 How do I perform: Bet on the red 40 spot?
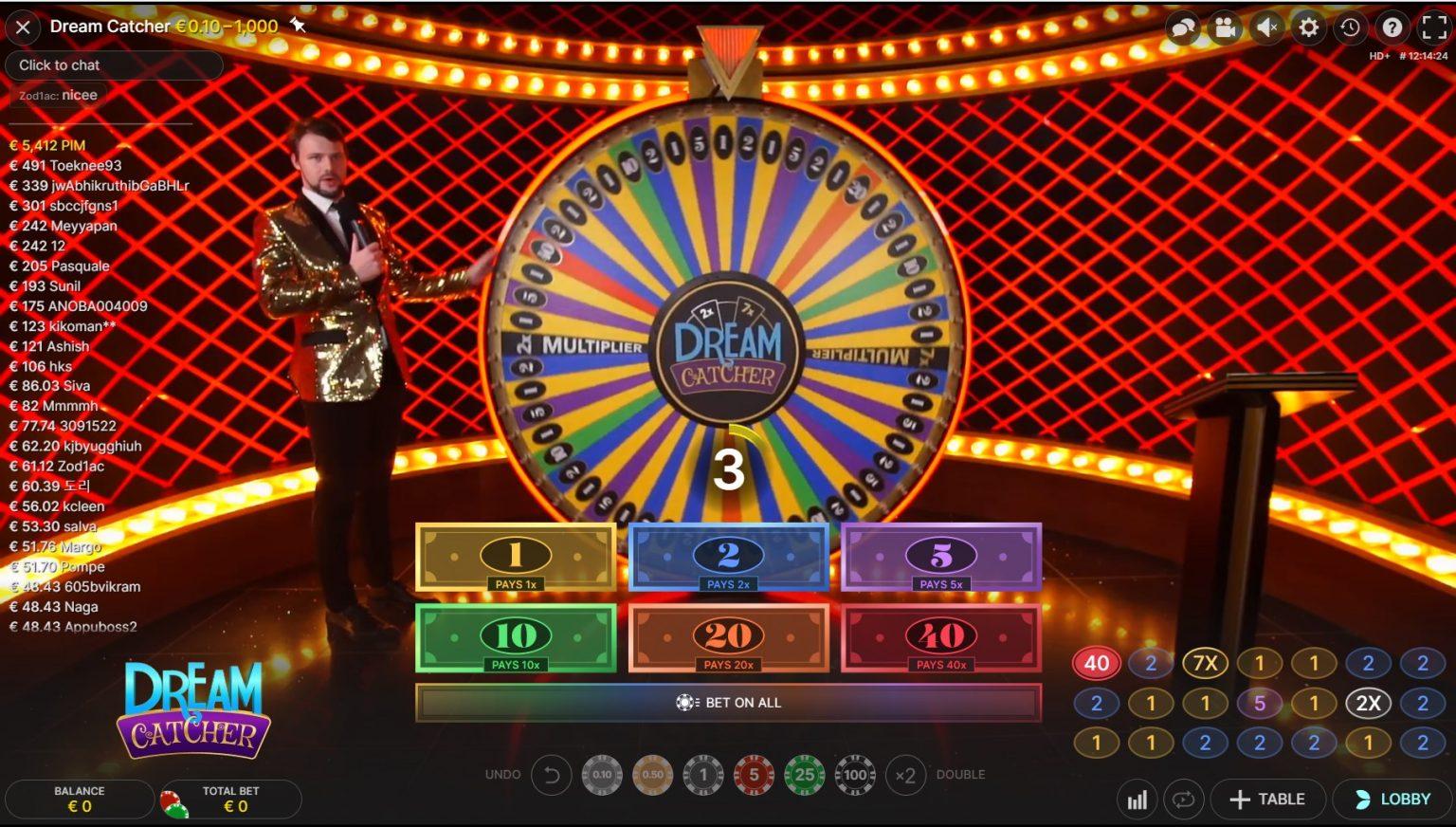[941, 637]
